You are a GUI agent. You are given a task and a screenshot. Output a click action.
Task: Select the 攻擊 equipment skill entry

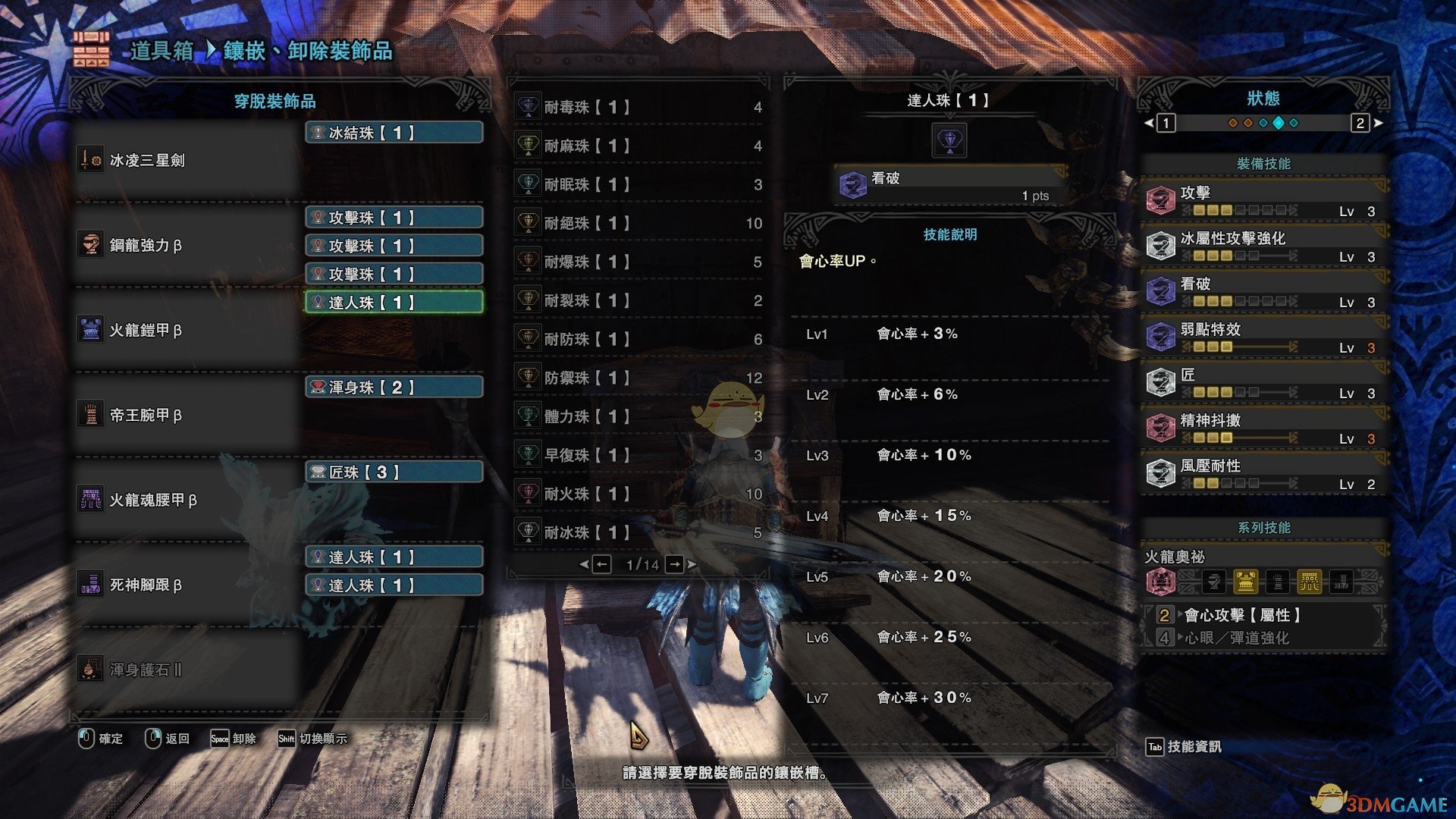(1264, 201)
